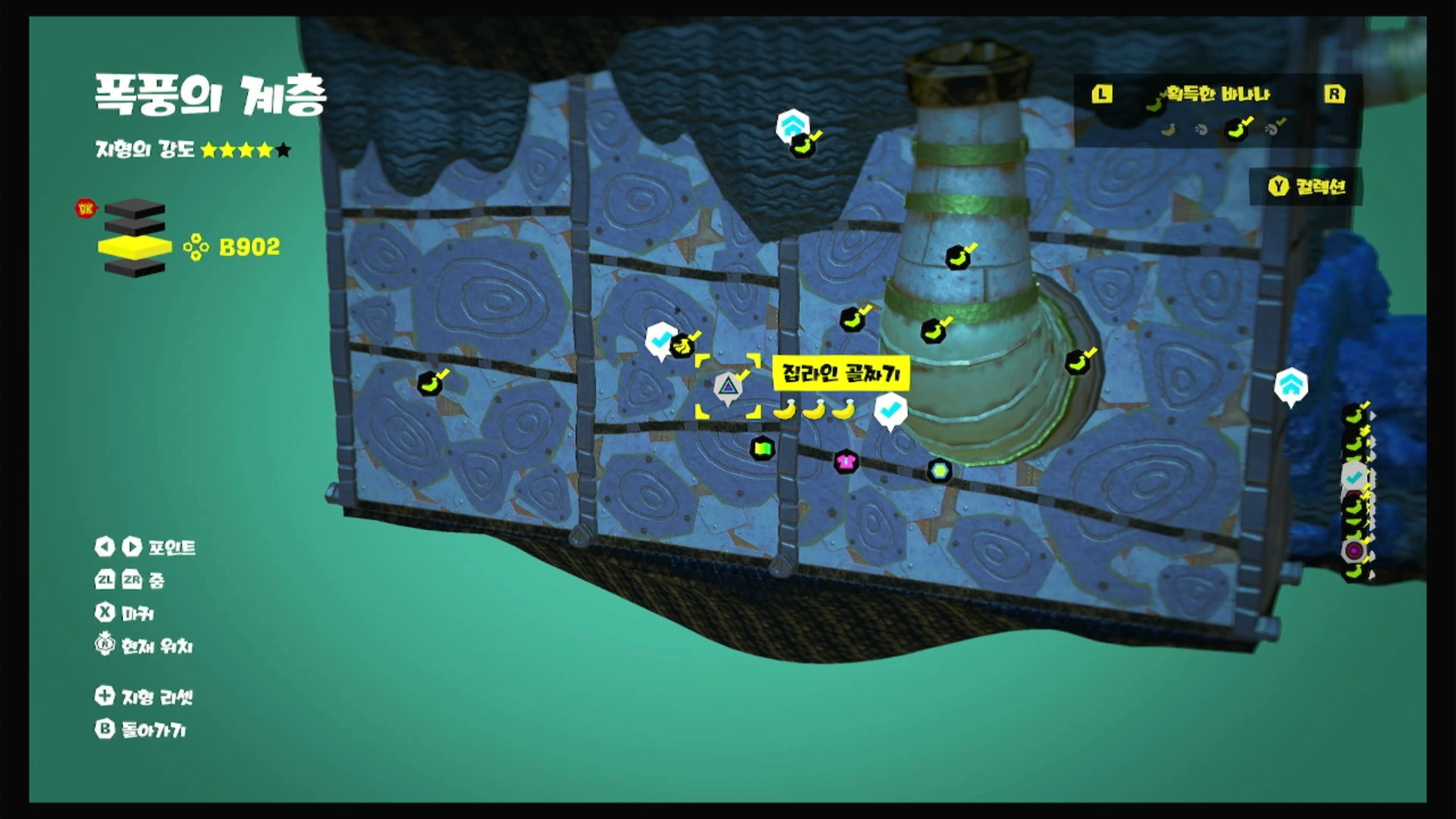This screenshot has width=1456, height=819.
Task: Select the top layer marked with DK badge
Action: (x=134, y=208)
